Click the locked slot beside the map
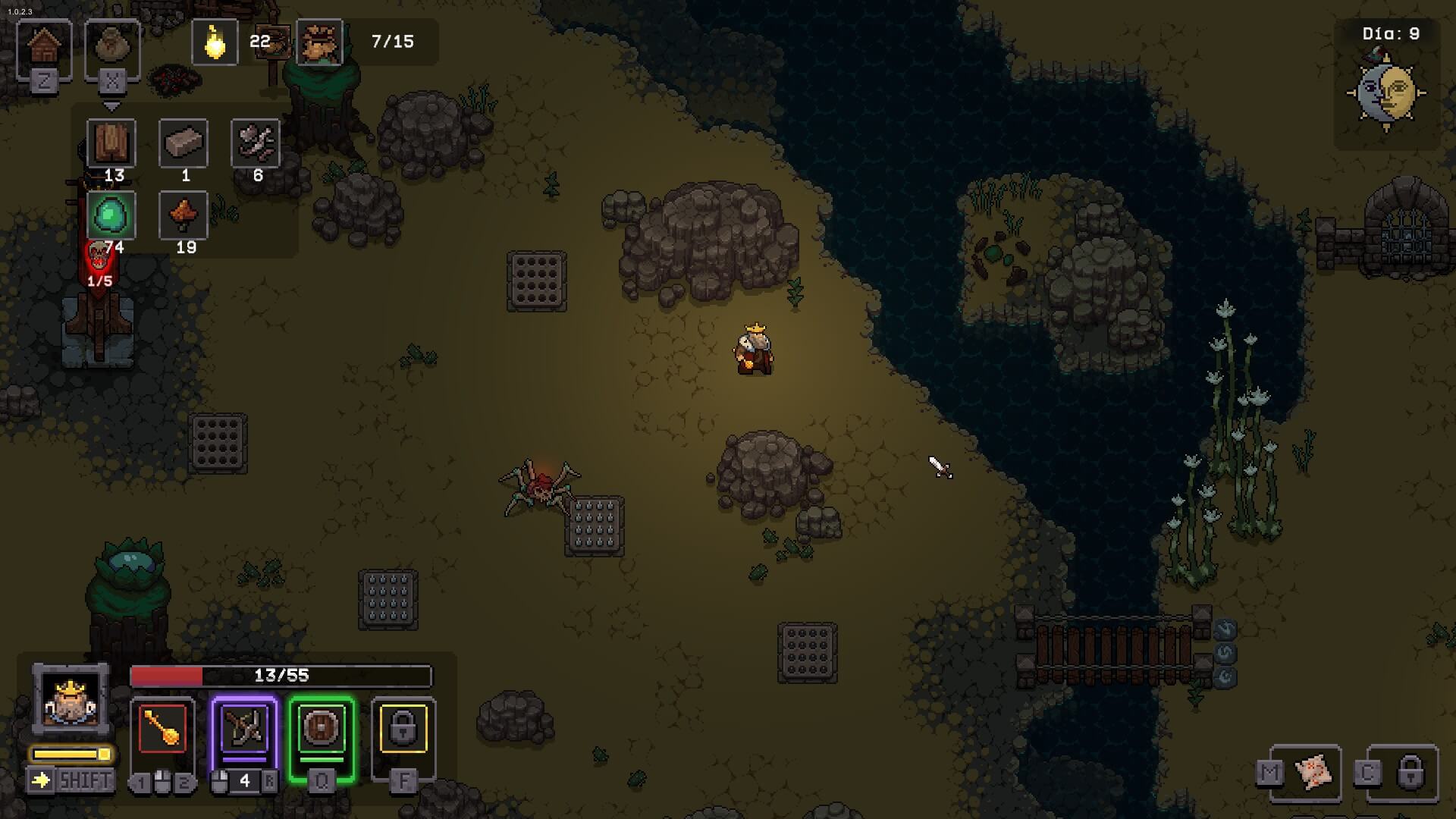This screenshot has width=1456, height=819. pos(1410,773)
